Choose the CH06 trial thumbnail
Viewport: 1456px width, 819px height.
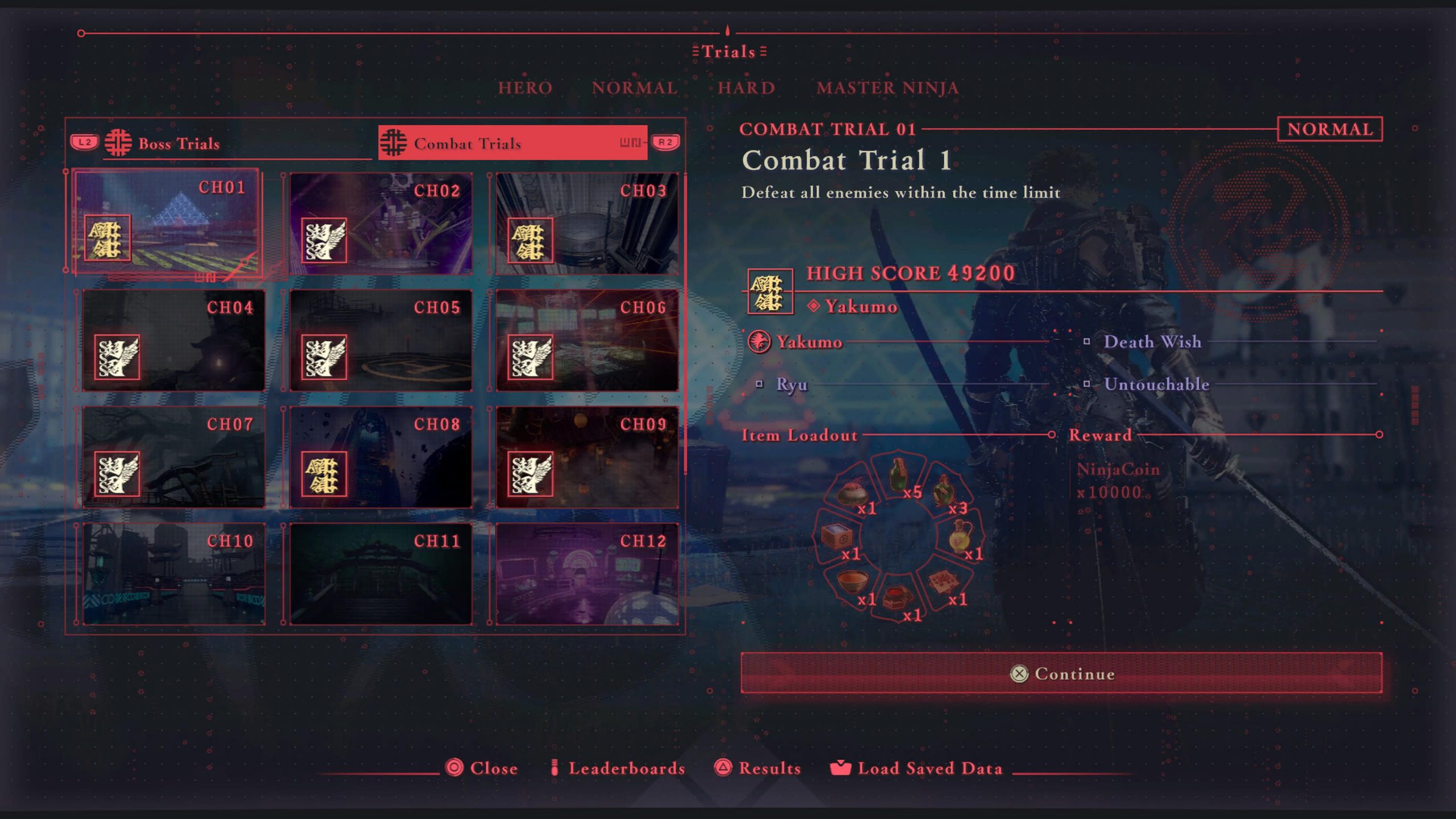click(587, 341)
